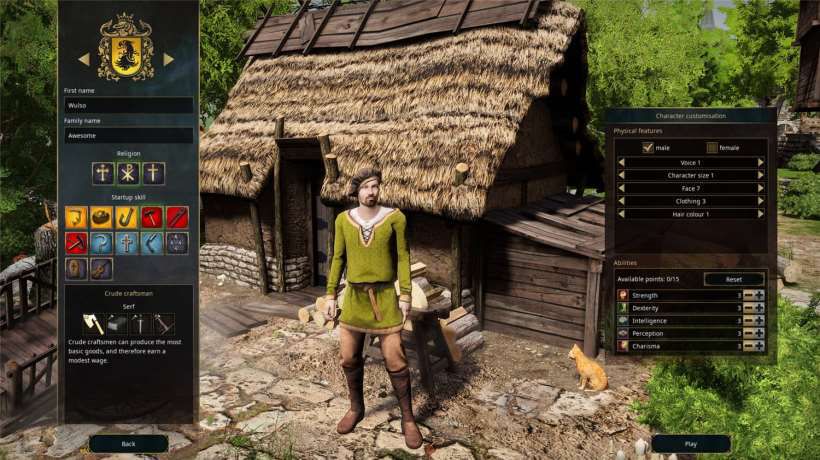
Task: Select the sickle startup skill
Action: [102, 243]
